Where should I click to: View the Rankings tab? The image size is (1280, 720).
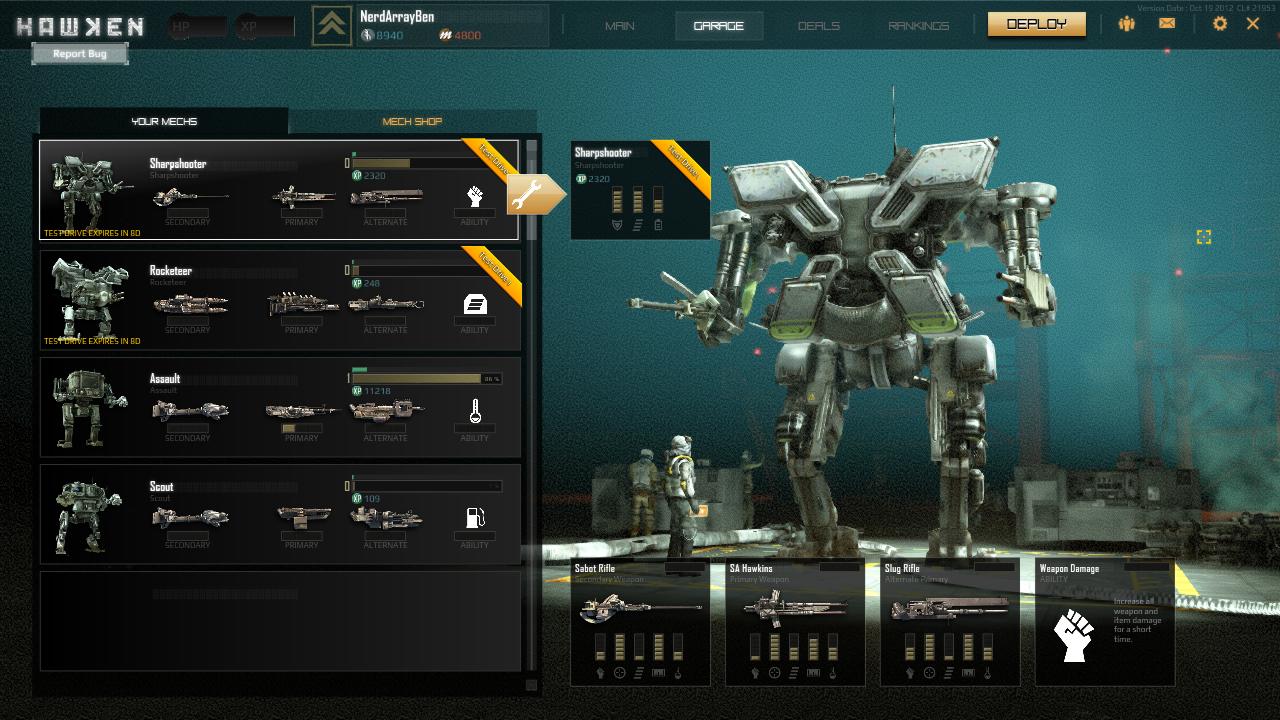pos(918,26)
